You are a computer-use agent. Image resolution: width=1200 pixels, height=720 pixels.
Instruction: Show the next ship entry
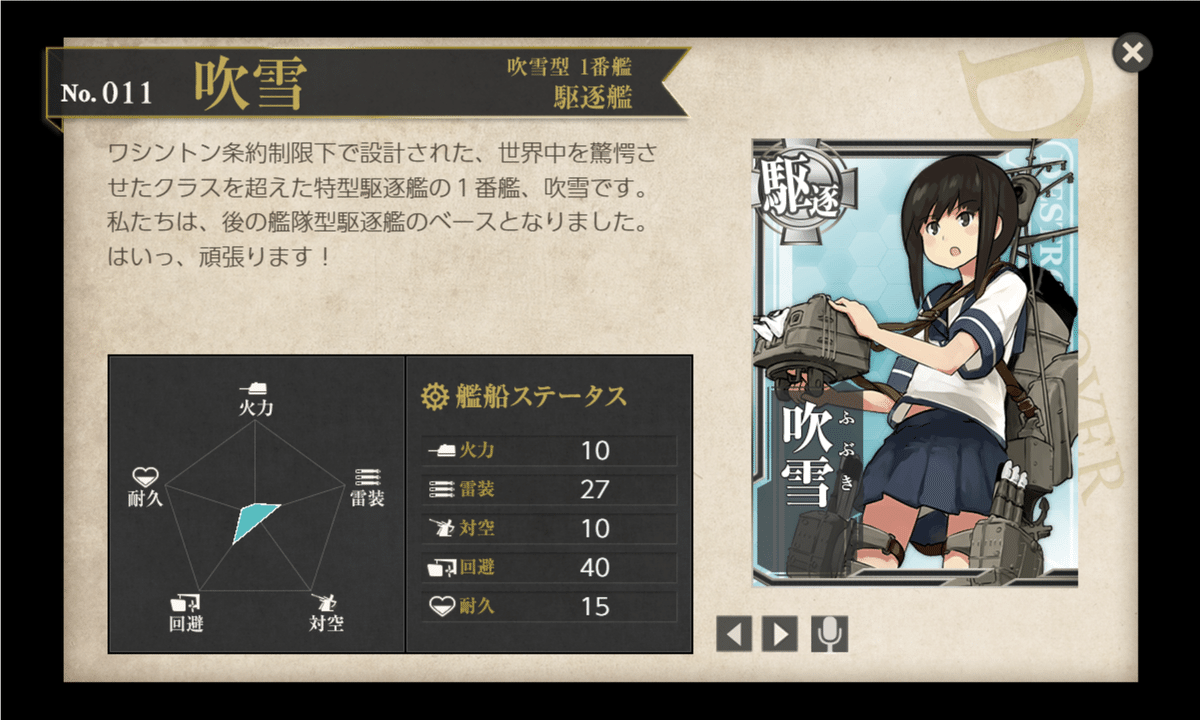coord(780,633)
